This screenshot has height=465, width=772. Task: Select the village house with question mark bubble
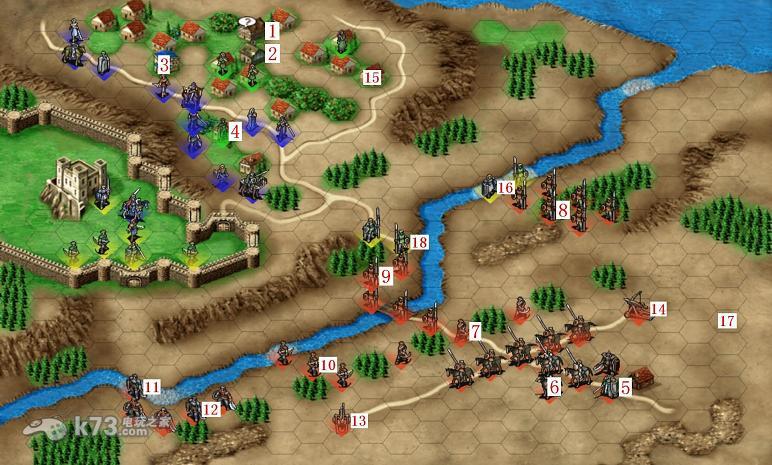pos(249,30)
